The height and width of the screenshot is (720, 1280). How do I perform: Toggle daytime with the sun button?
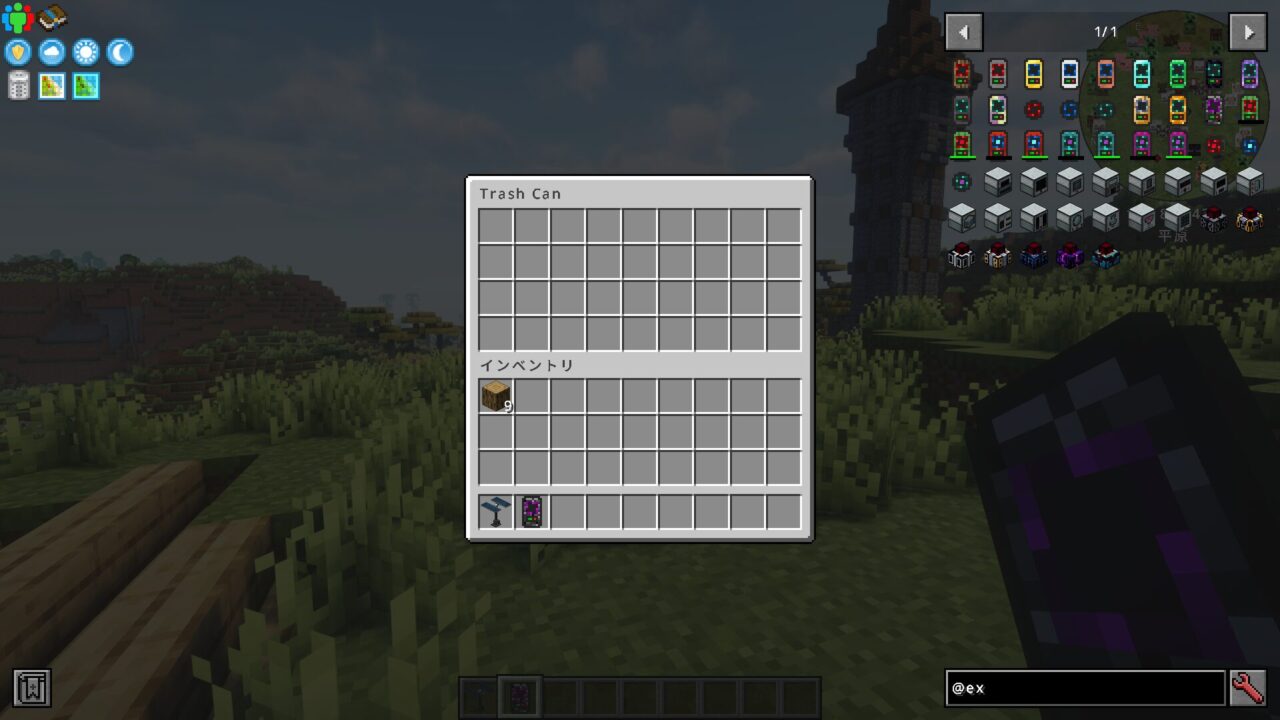pos(85,52)
